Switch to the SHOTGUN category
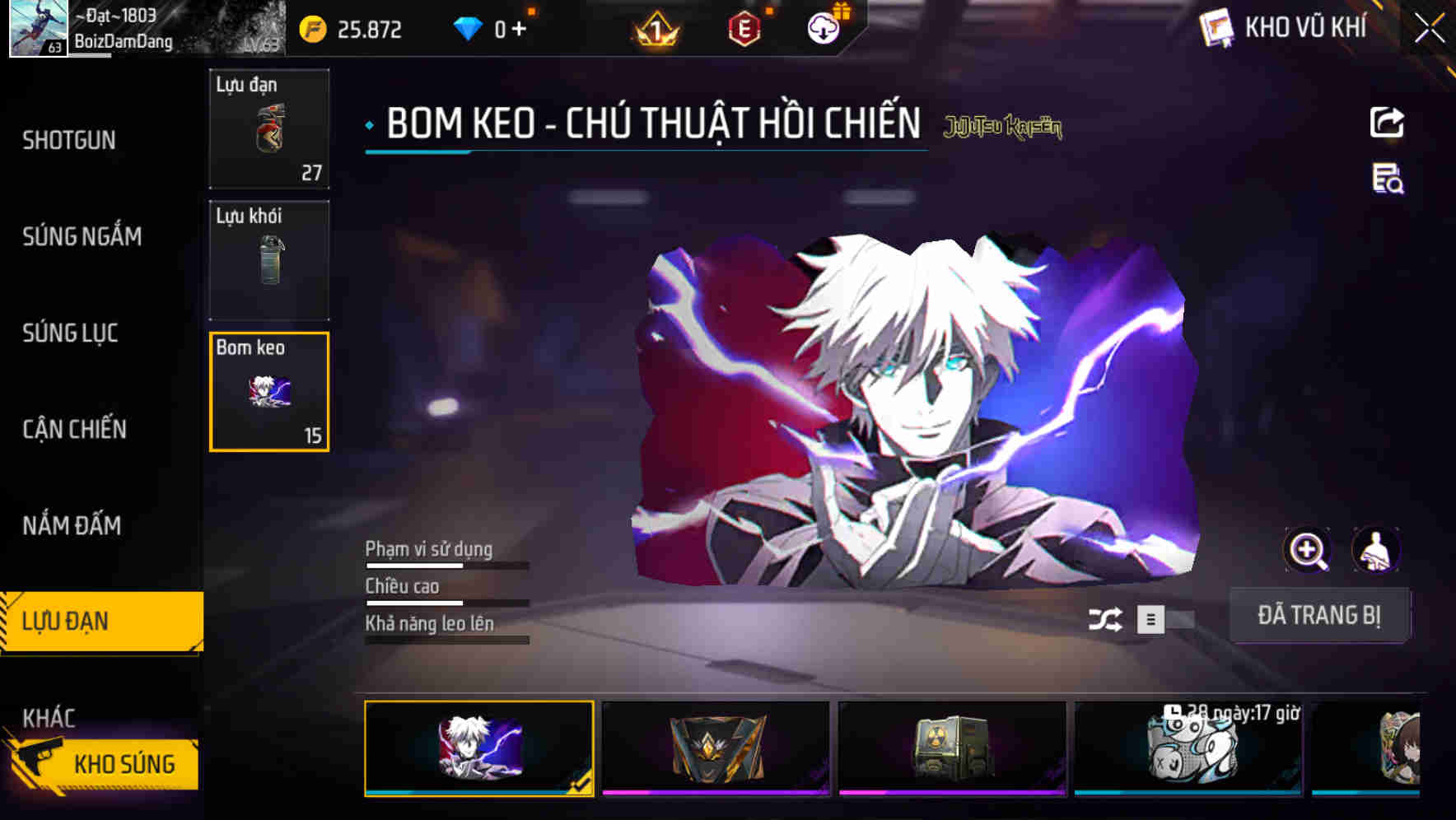This screenshot has width=1456, height=820. [68, 140]
